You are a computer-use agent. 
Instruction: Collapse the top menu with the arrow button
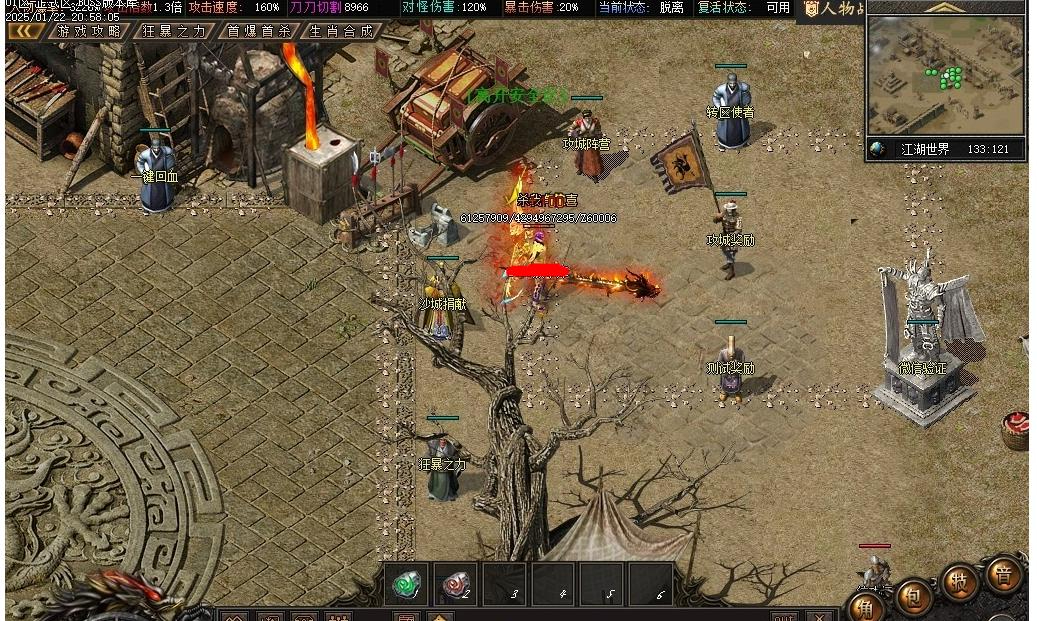[x=25, y=31]
